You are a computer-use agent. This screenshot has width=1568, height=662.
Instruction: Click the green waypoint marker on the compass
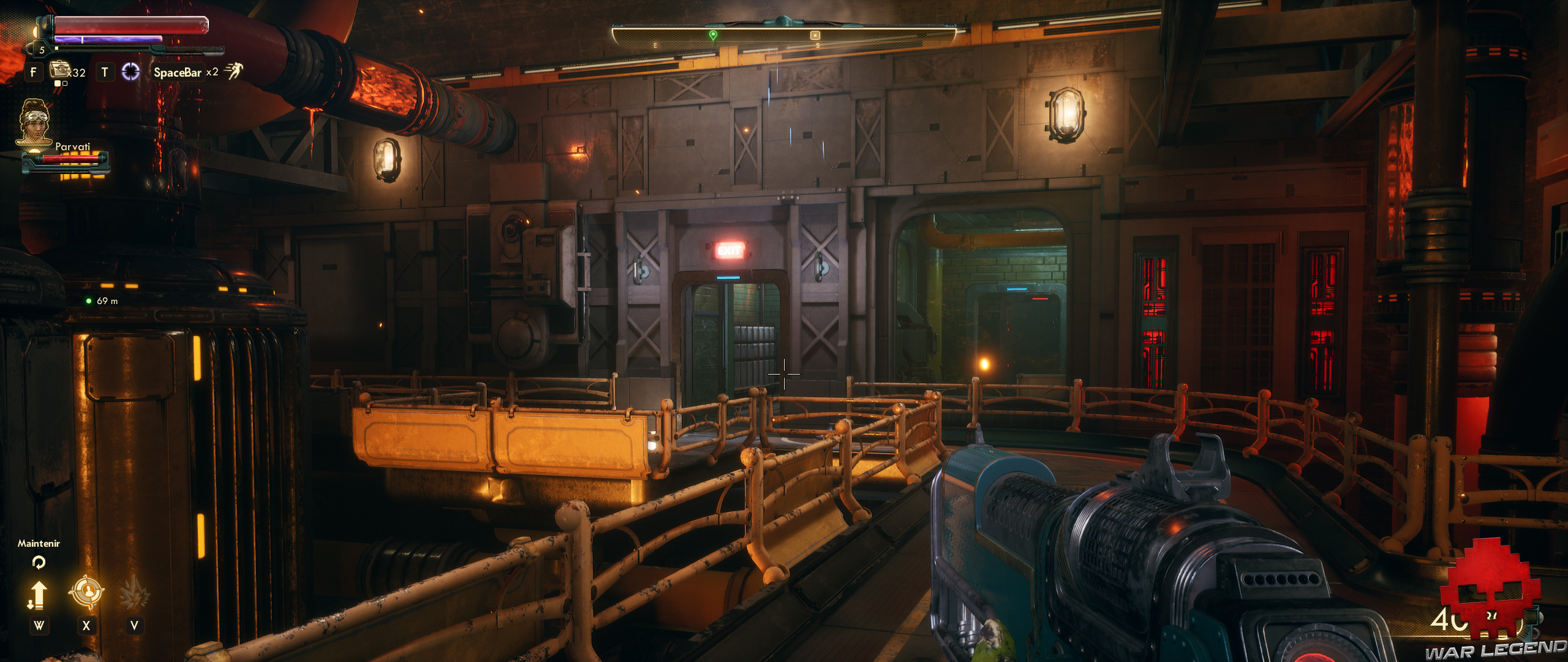tap(712, 36)
